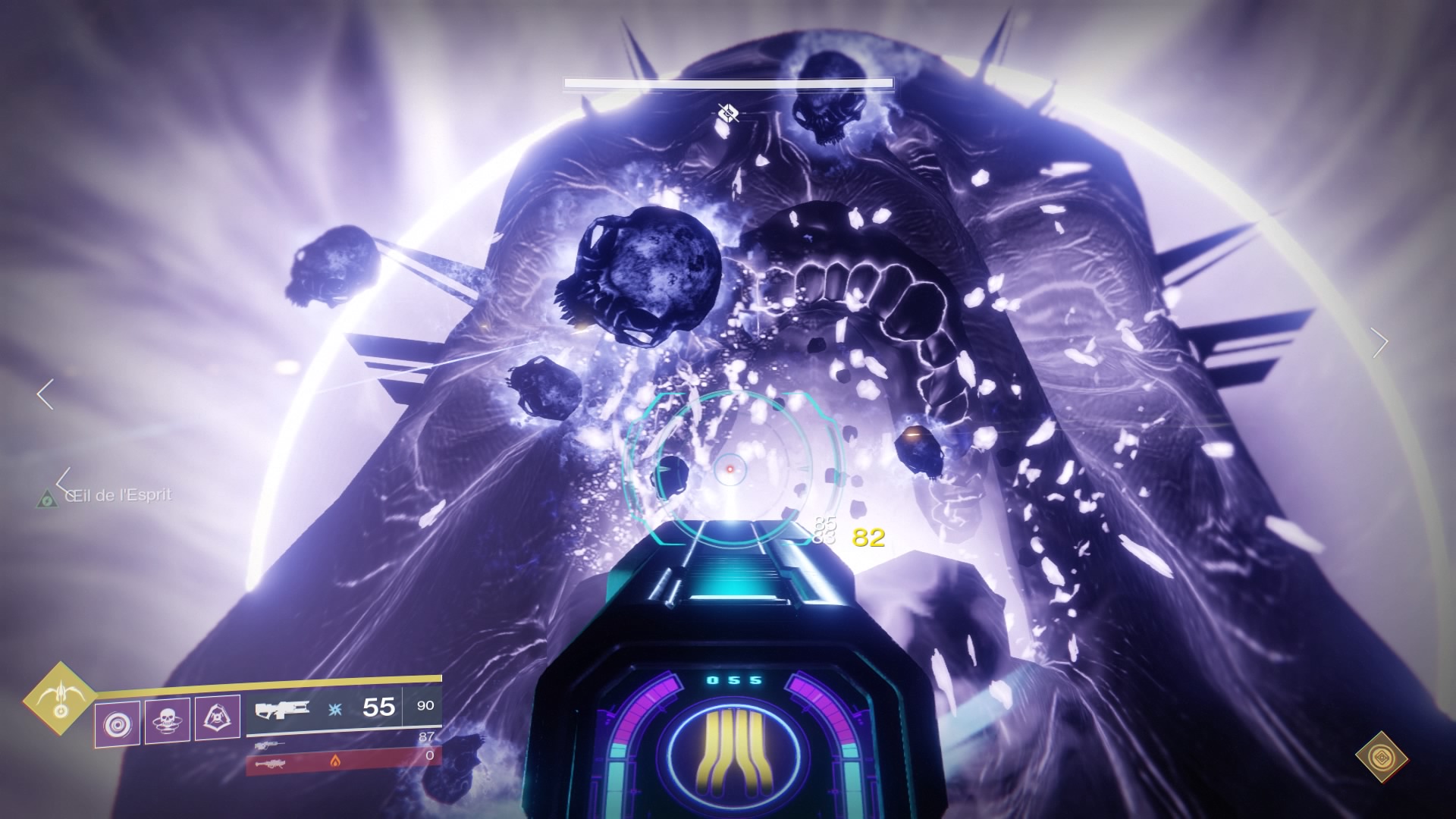Activate the golden bow super ability icon
Image resolution: width=1456 pixels, height=819 pixels.
click(58, 699)
